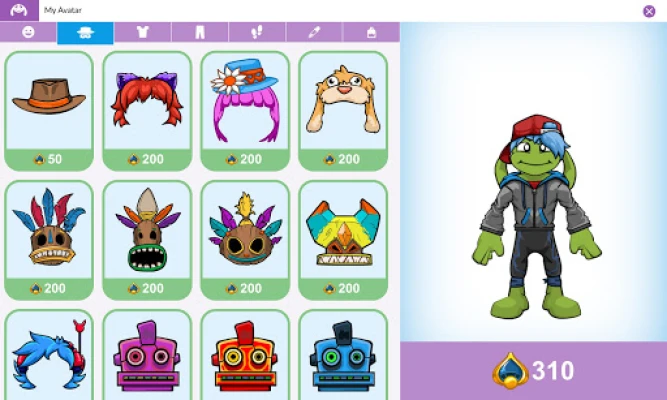Image resolution: width=667 pixels, height=400 pixels.
Task: Switch to the pants tab
Action: [x=199, y=32]
